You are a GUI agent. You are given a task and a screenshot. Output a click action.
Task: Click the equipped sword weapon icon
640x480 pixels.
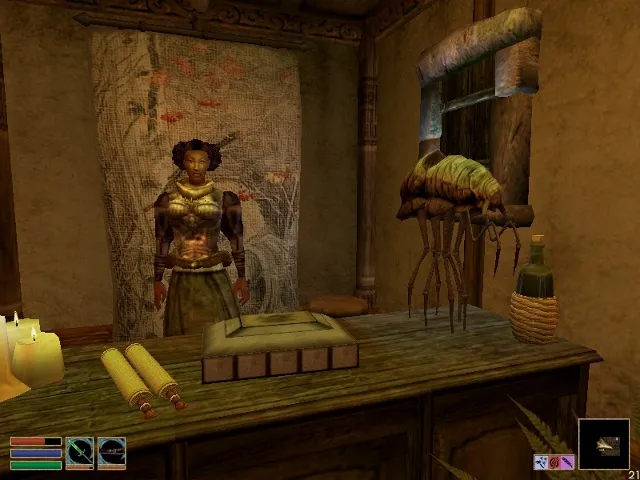pos(80,453)
